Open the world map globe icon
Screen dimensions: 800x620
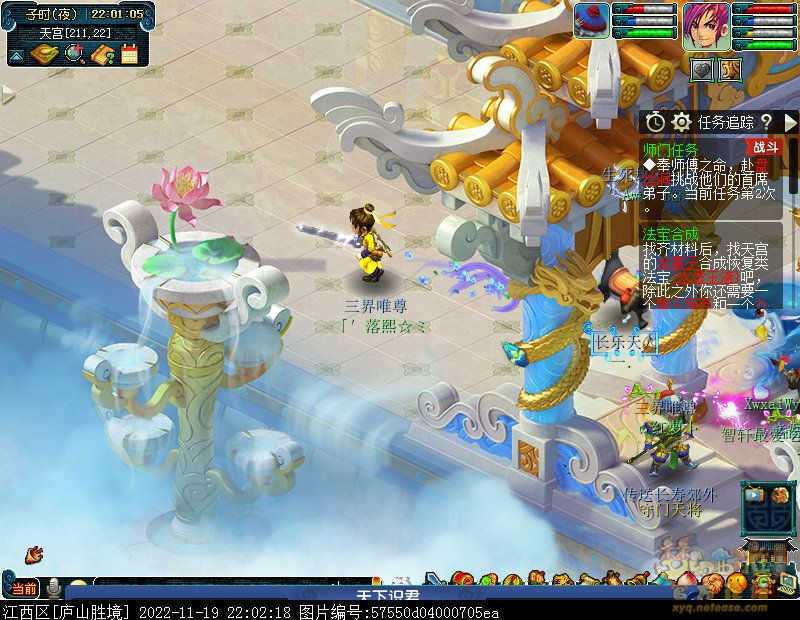tap(74, 54)
